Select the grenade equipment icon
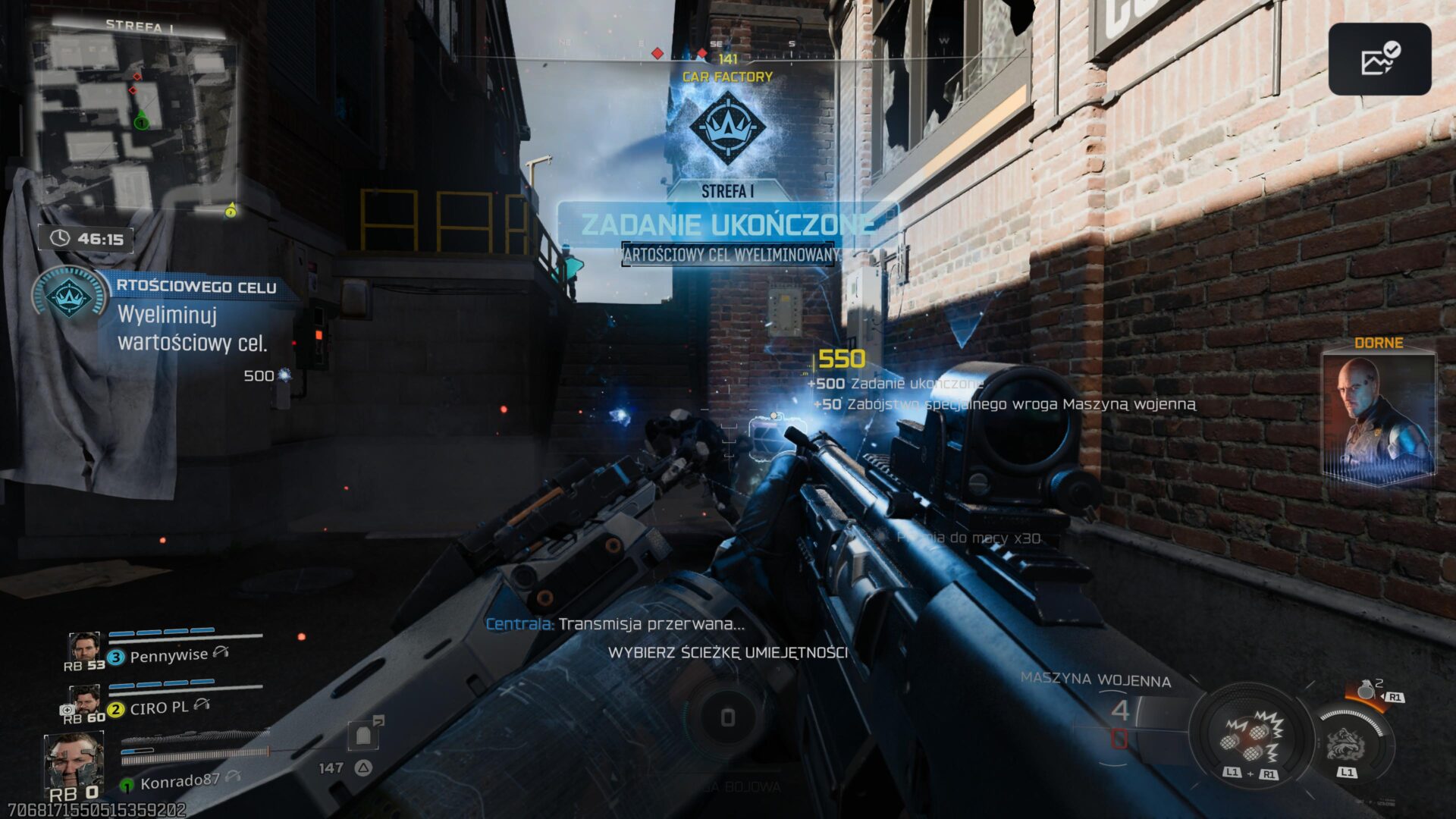The image size is (1456, 819). [1367, 689]
